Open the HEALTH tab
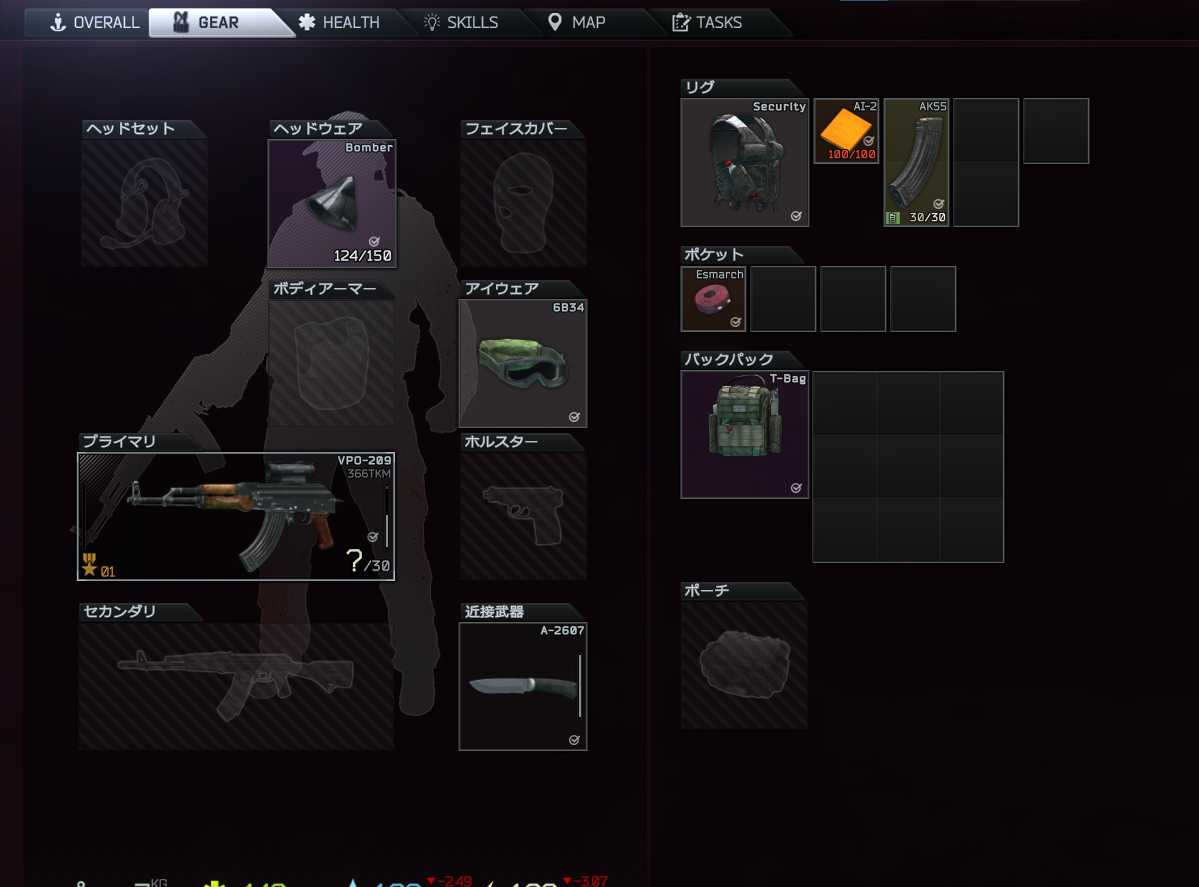This screenshot has width=1199, height=887. click(x=340, y=22)
